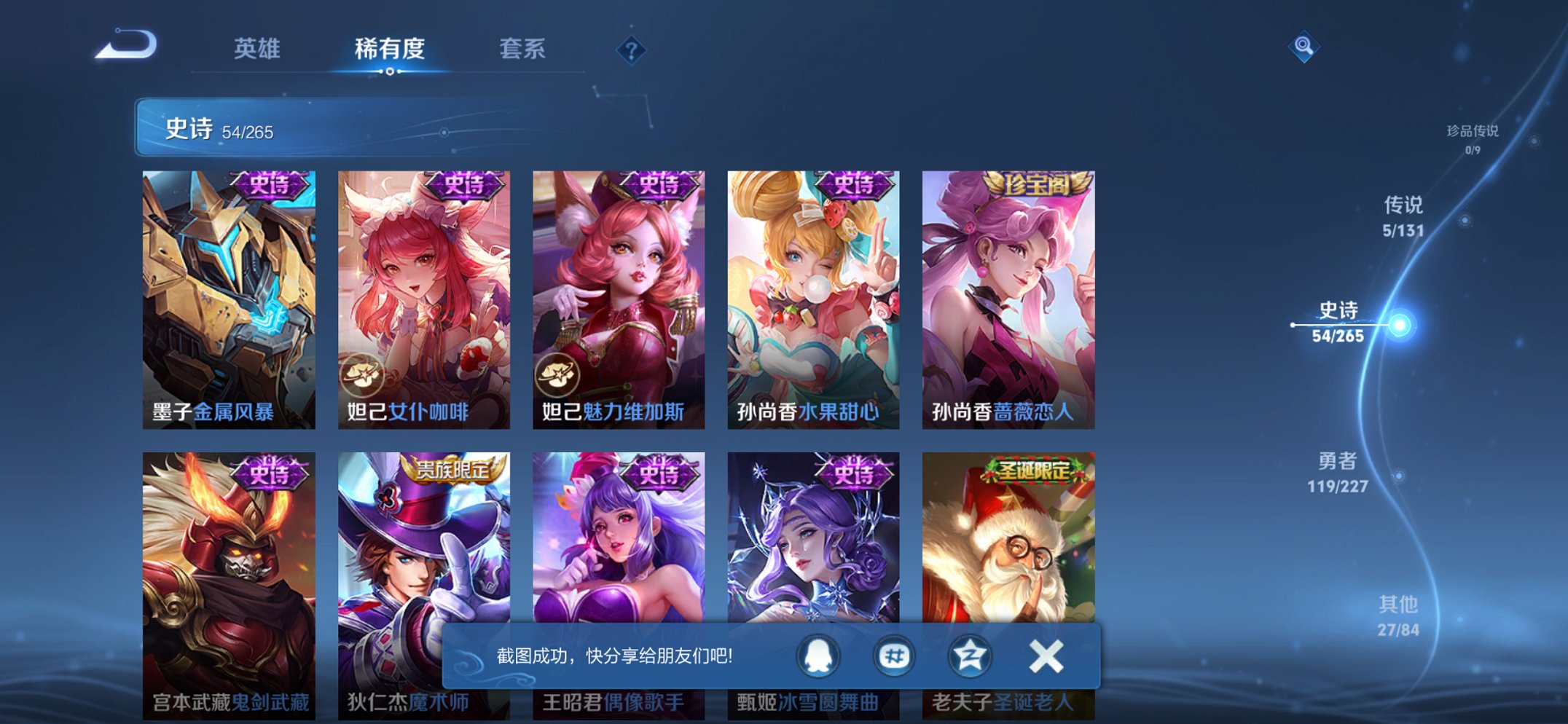
Task: Switch to the 英雄 tab
Action: 257,49
